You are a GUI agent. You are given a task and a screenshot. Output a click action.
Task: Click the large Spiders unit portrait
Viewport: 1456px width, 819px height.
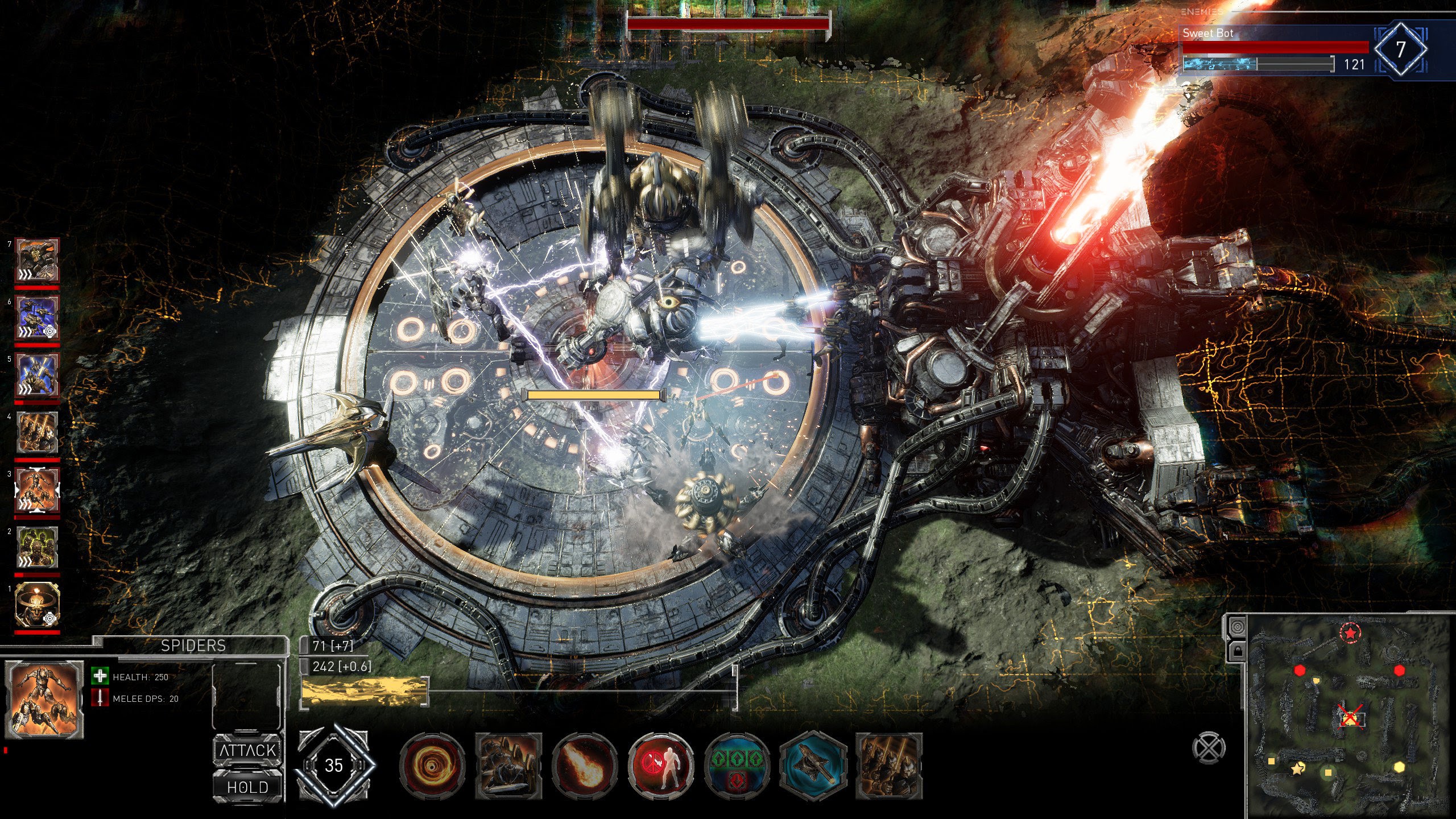[44, 699]
